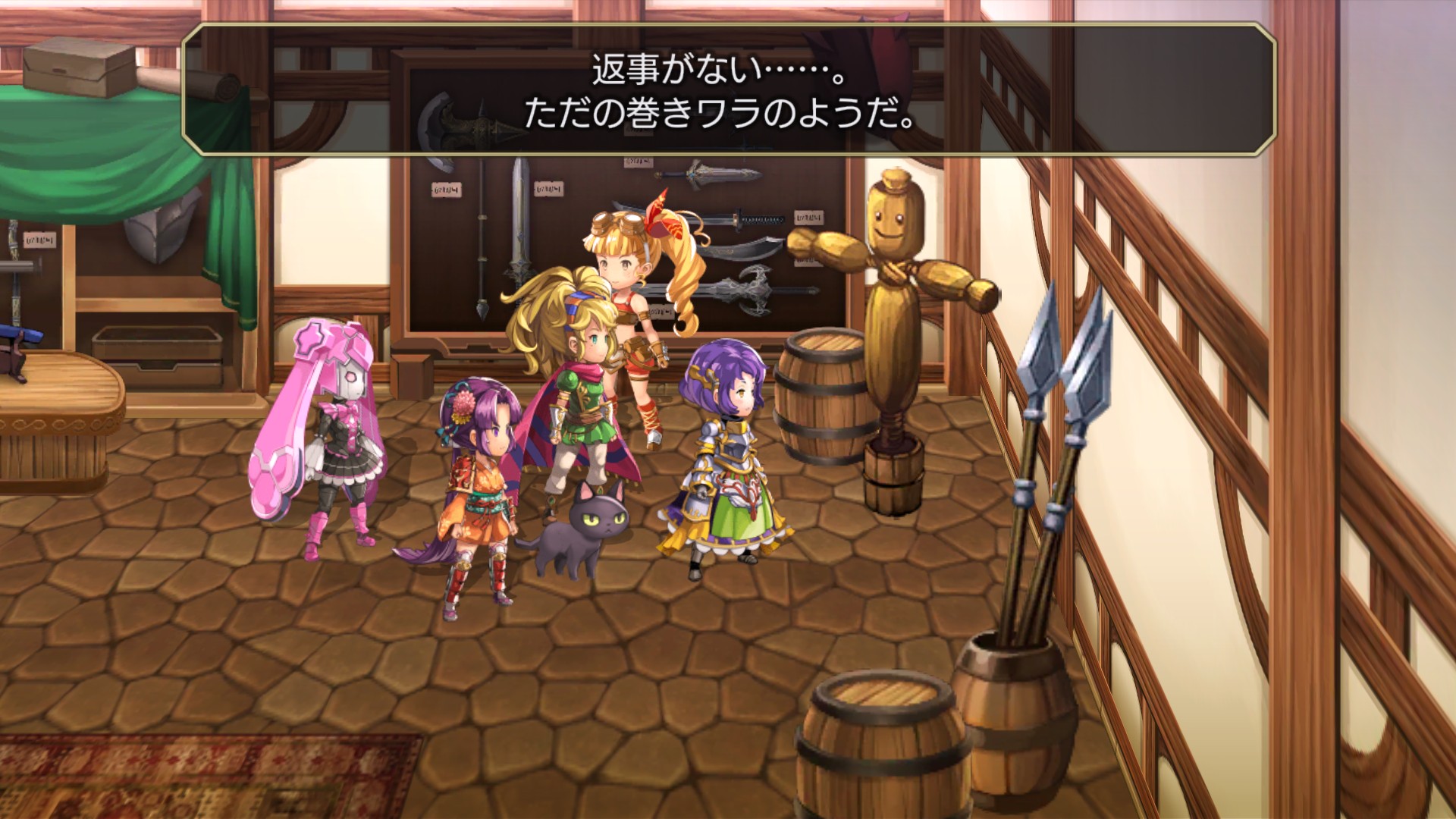This screenshot has height=819, width=1456.
Task: Advance the 返事がない dialogue message box
Action: 728,91
